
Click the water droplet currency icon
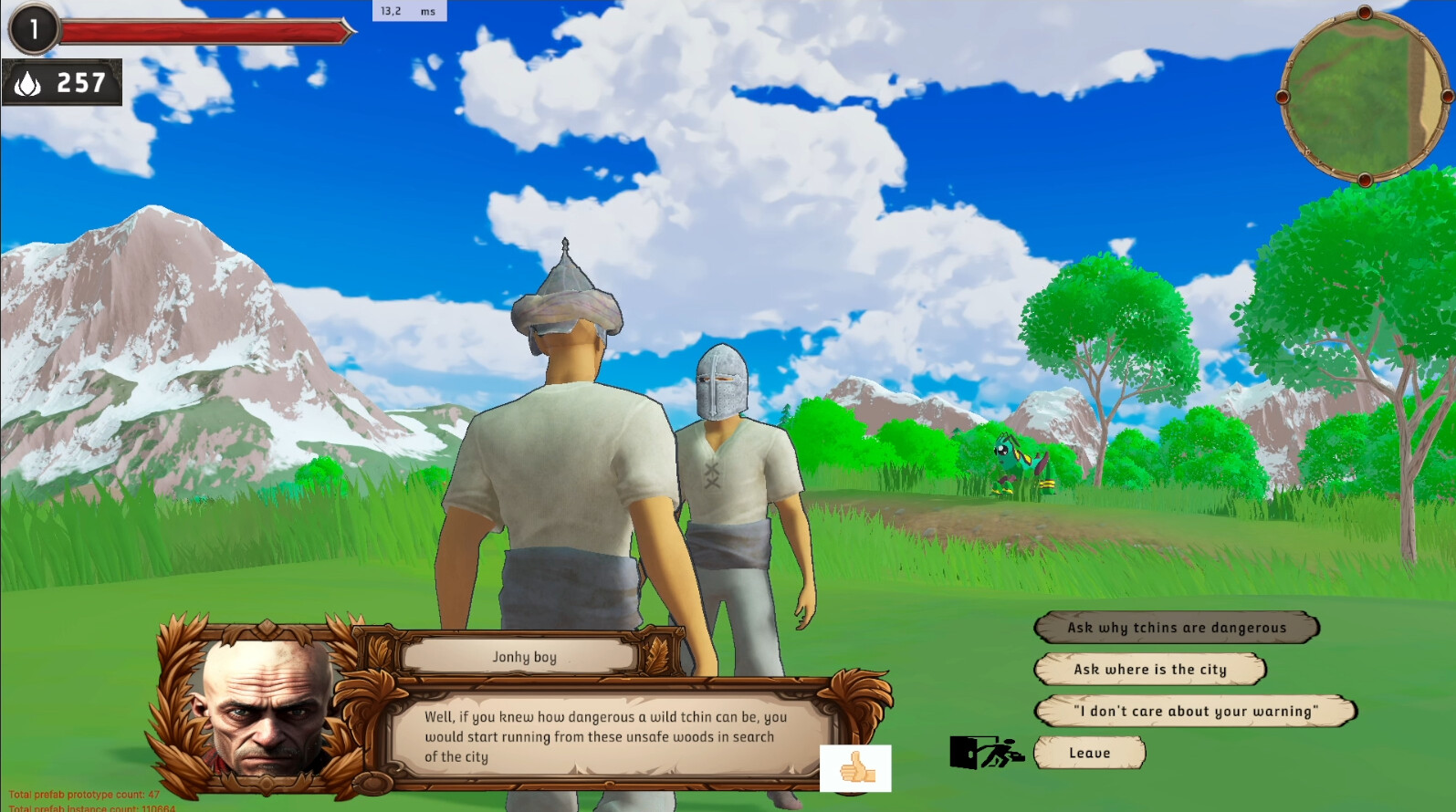pyautogui.click(x=30, y=84)
